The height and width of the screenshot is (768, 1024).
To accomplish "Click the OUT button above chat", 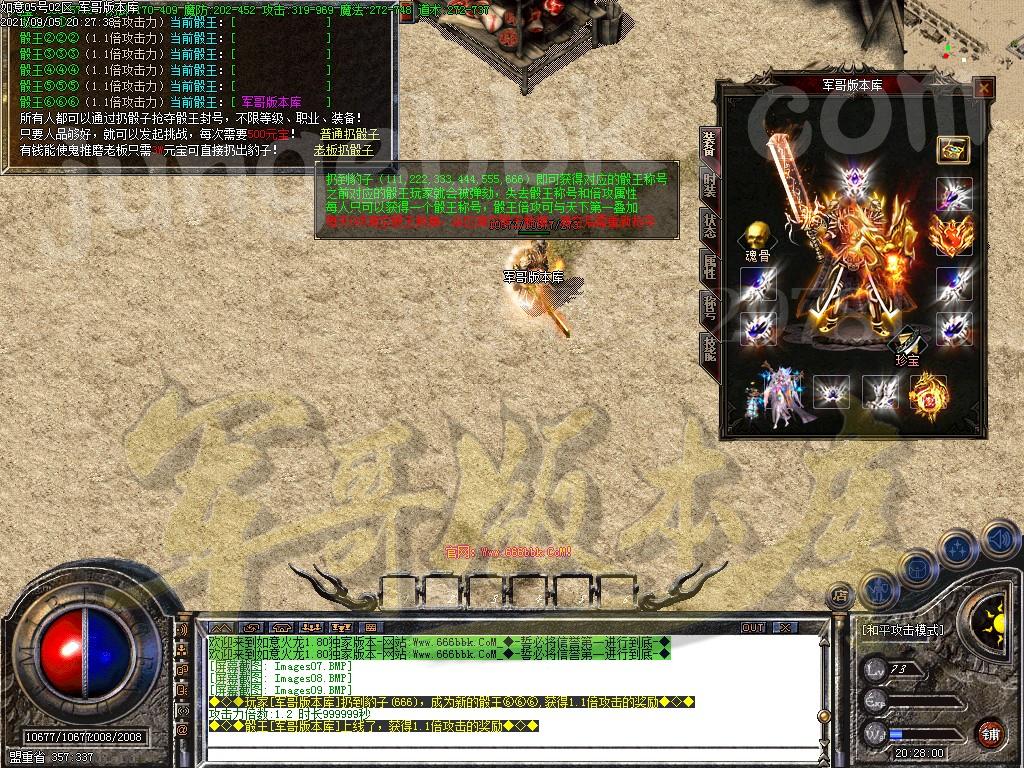I will tap(752, 628).
